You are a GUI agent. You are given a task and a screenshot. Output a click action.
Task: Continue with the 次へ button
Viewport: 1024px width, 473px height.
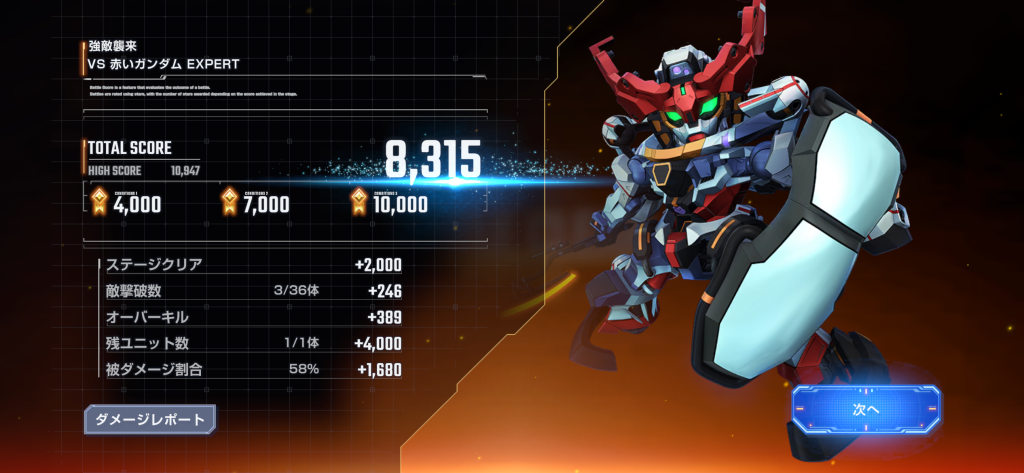[866, 408]
